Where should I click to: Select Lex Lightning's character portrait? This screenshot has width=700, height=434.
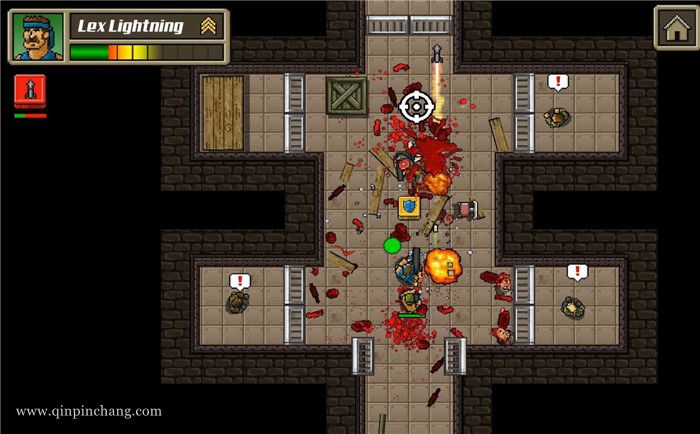(x=37, y=38)
